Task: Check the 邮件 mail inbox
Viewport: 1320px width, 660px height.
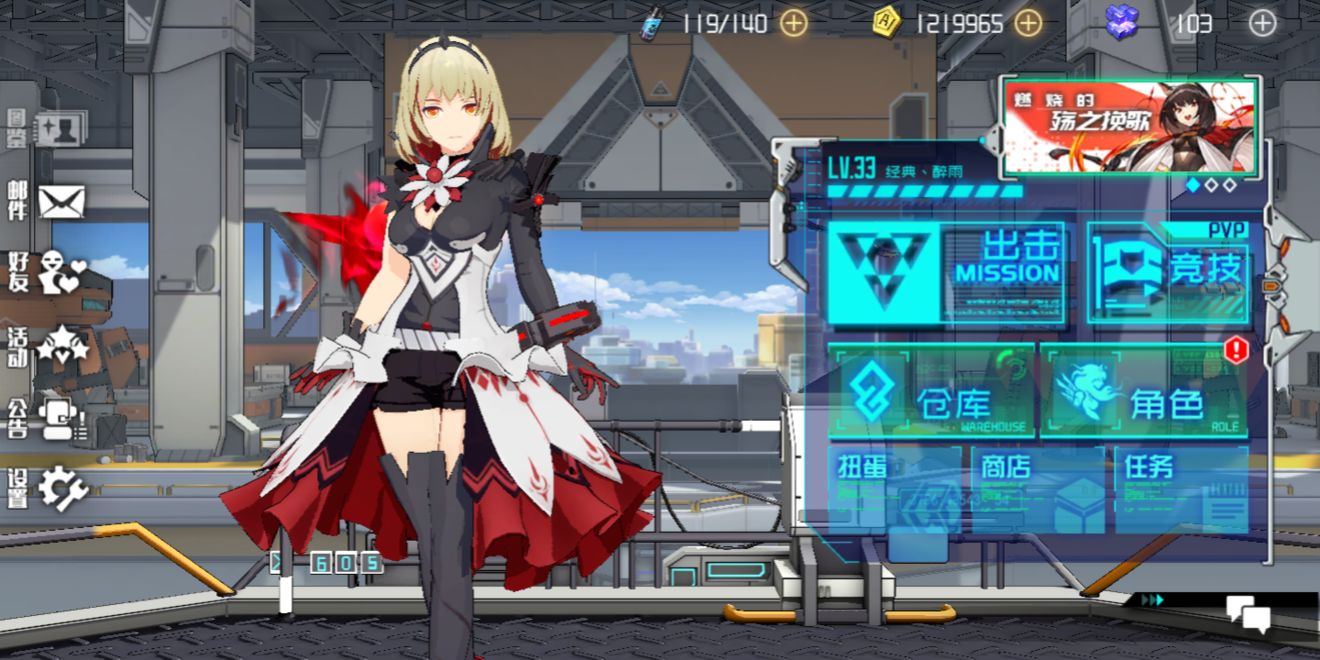Action: [x=48, y=202]
